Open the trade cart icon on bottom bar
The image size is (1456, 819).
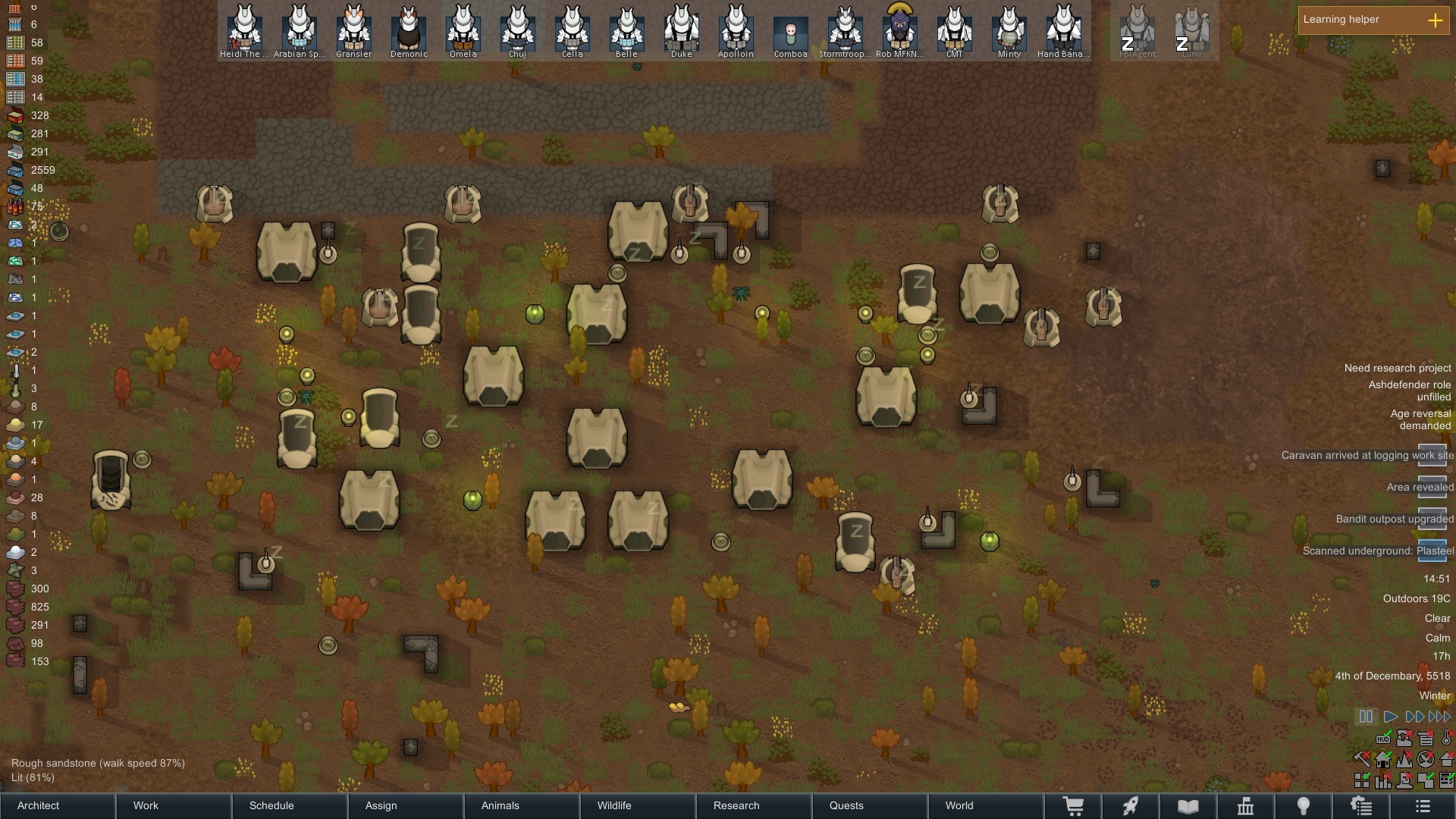(x=1075, y=806)
